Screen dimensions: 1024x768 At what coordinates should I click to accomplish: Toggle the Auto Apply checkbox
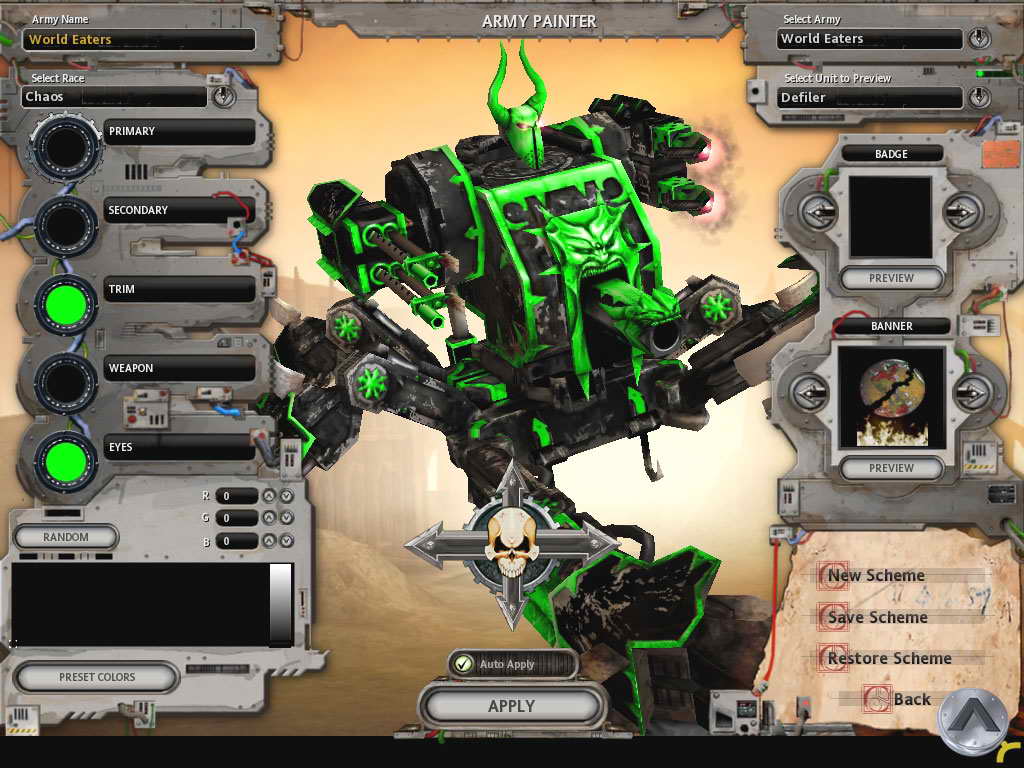(x=462, y=664)
